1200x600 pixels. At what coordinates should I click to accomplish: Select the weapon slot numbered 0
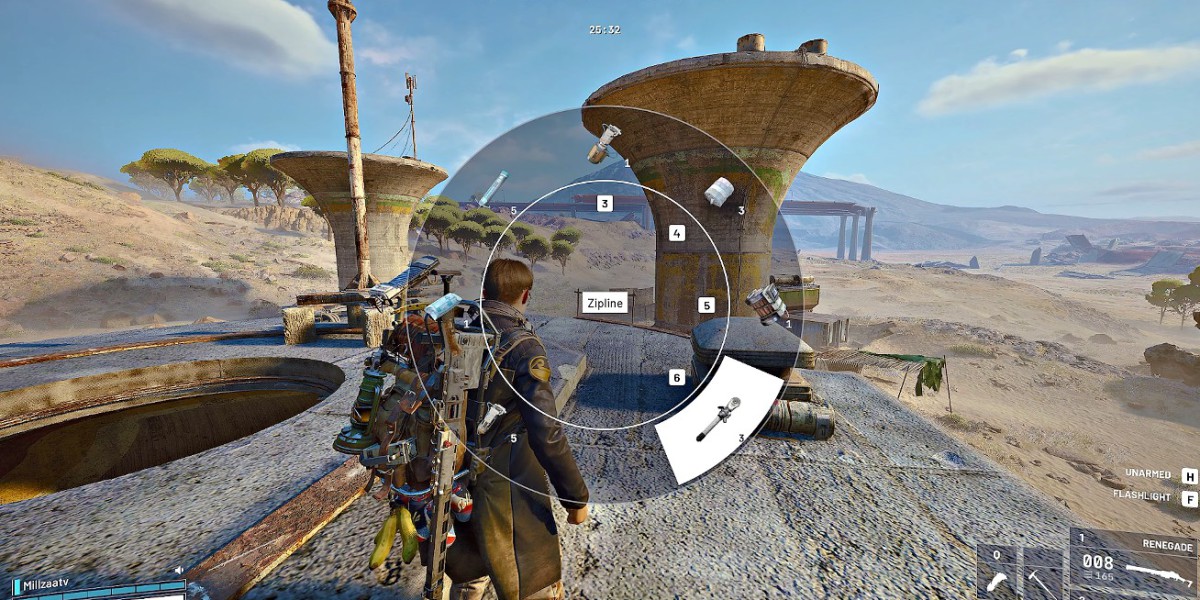click(x=996, y=574)
